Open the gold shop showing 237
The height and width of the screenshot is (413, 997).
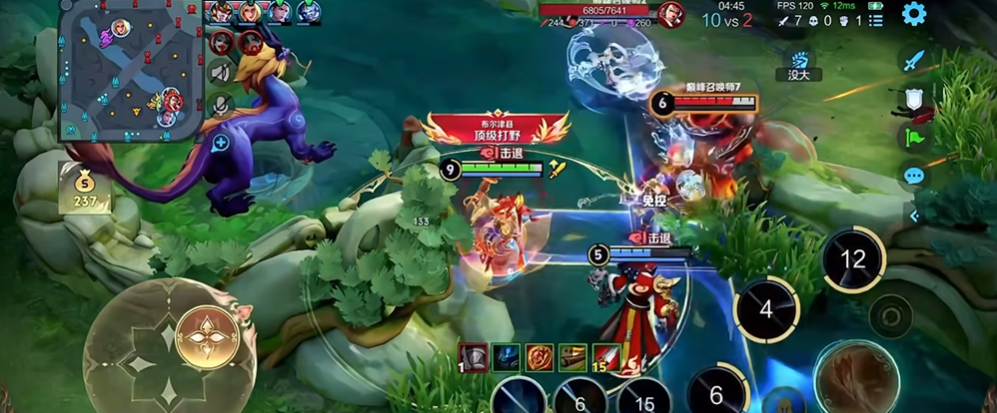(85, 190)
